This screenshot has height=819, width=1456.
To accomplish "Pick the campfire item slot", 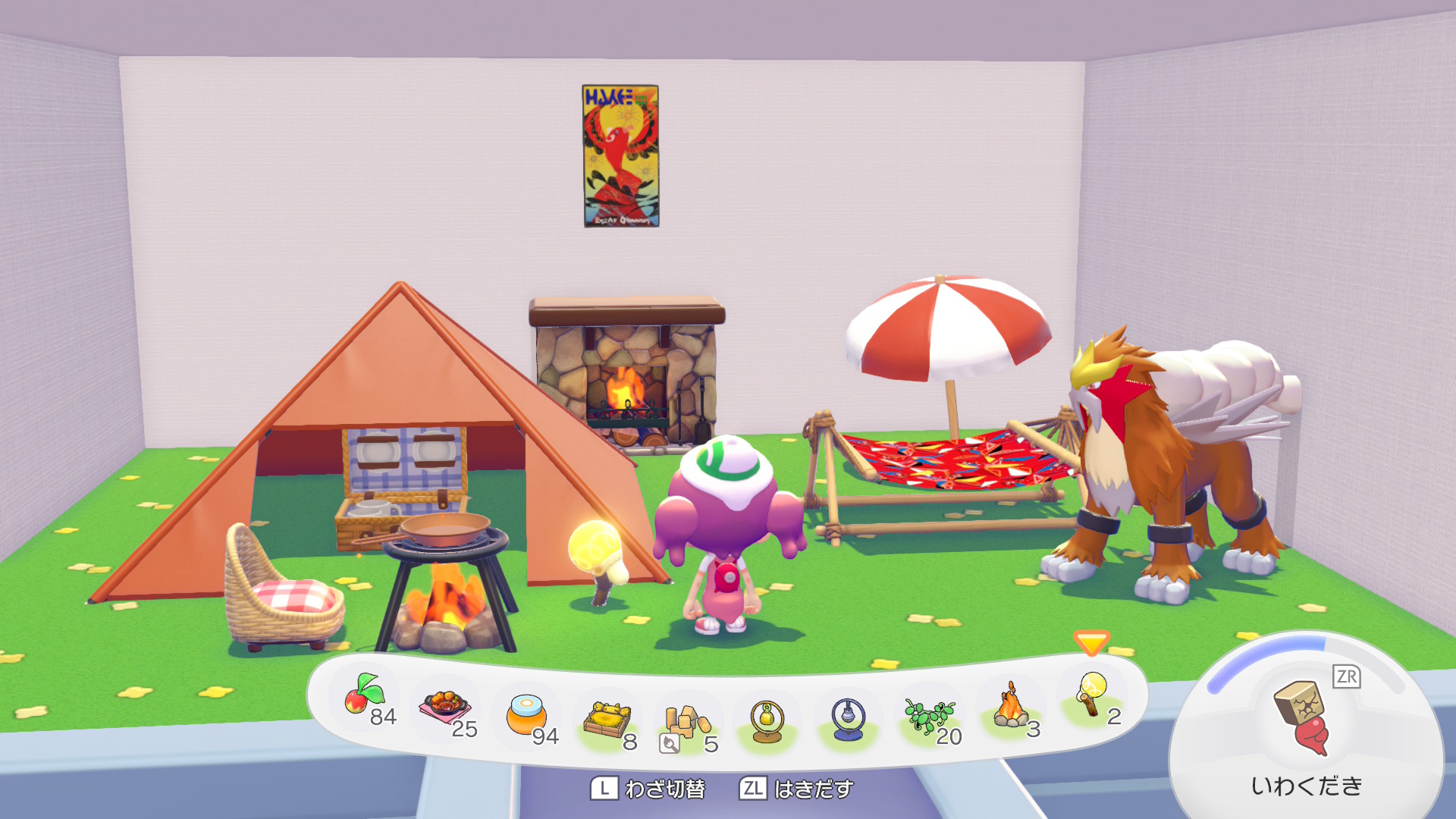I will [x=1010, y=708].
